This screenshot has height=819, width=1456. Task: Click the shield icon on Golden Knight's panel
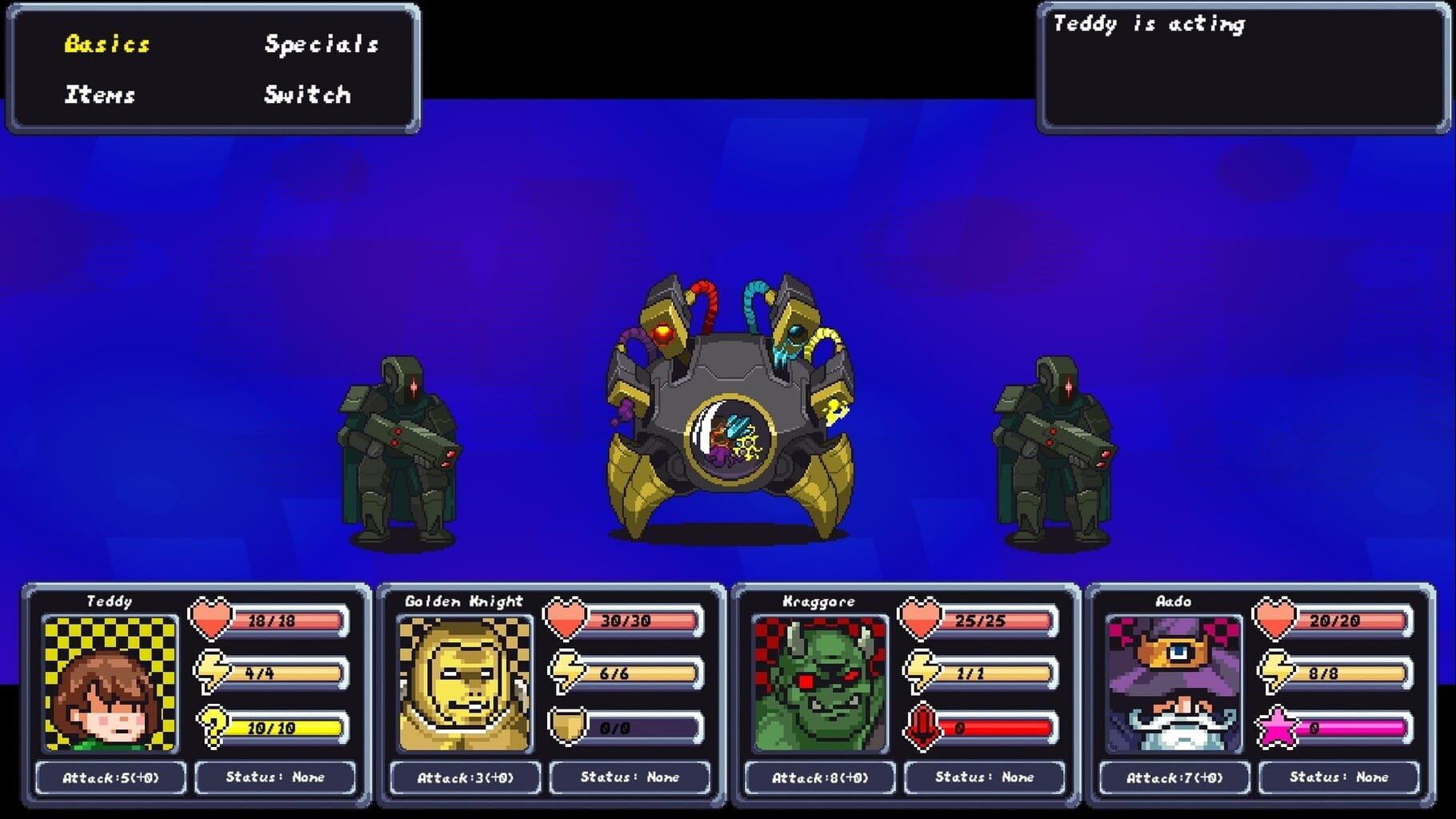coord(569,728)
